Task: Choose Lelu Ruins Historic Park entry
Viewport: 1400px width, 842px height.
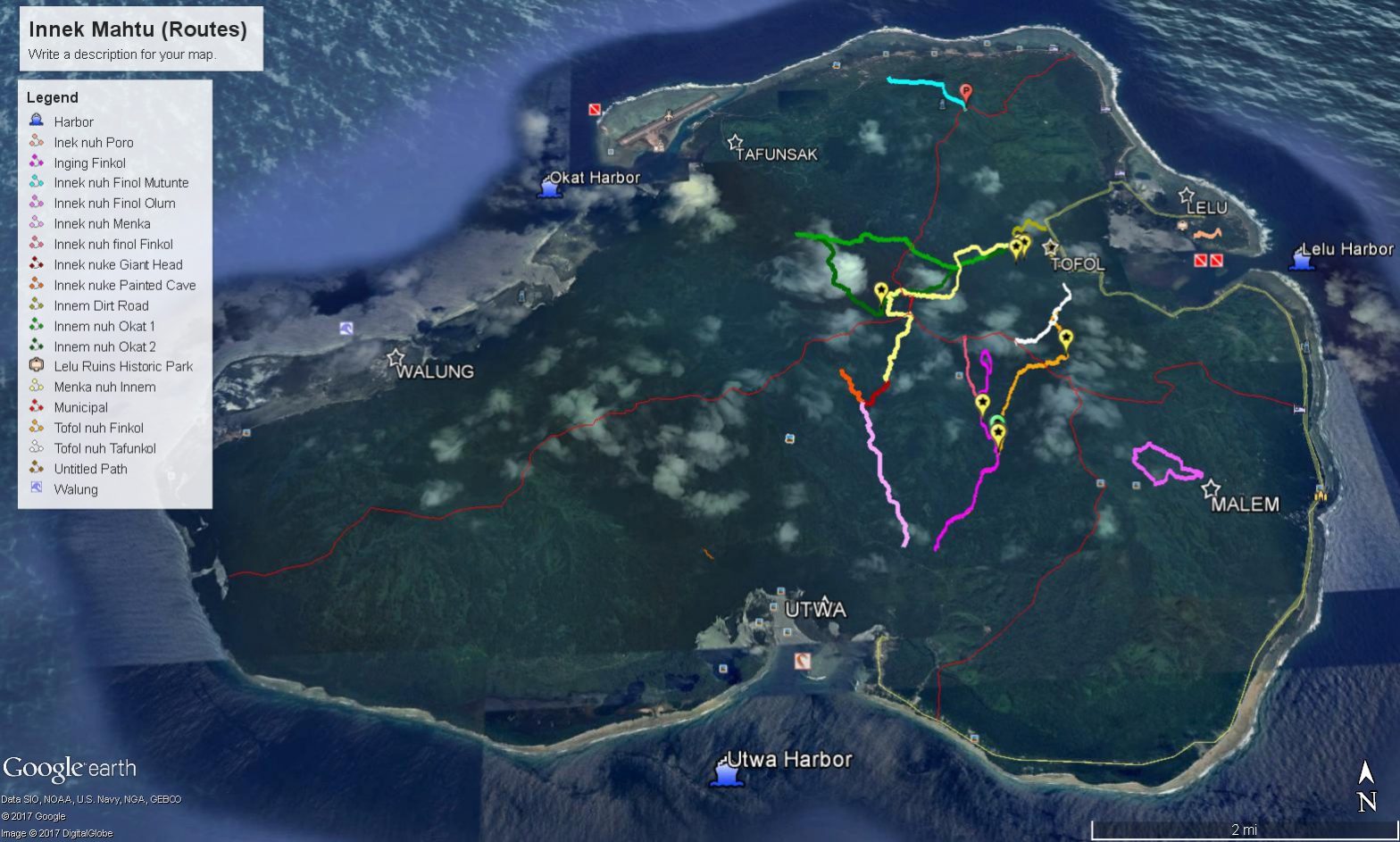Action: pos(123,366)
